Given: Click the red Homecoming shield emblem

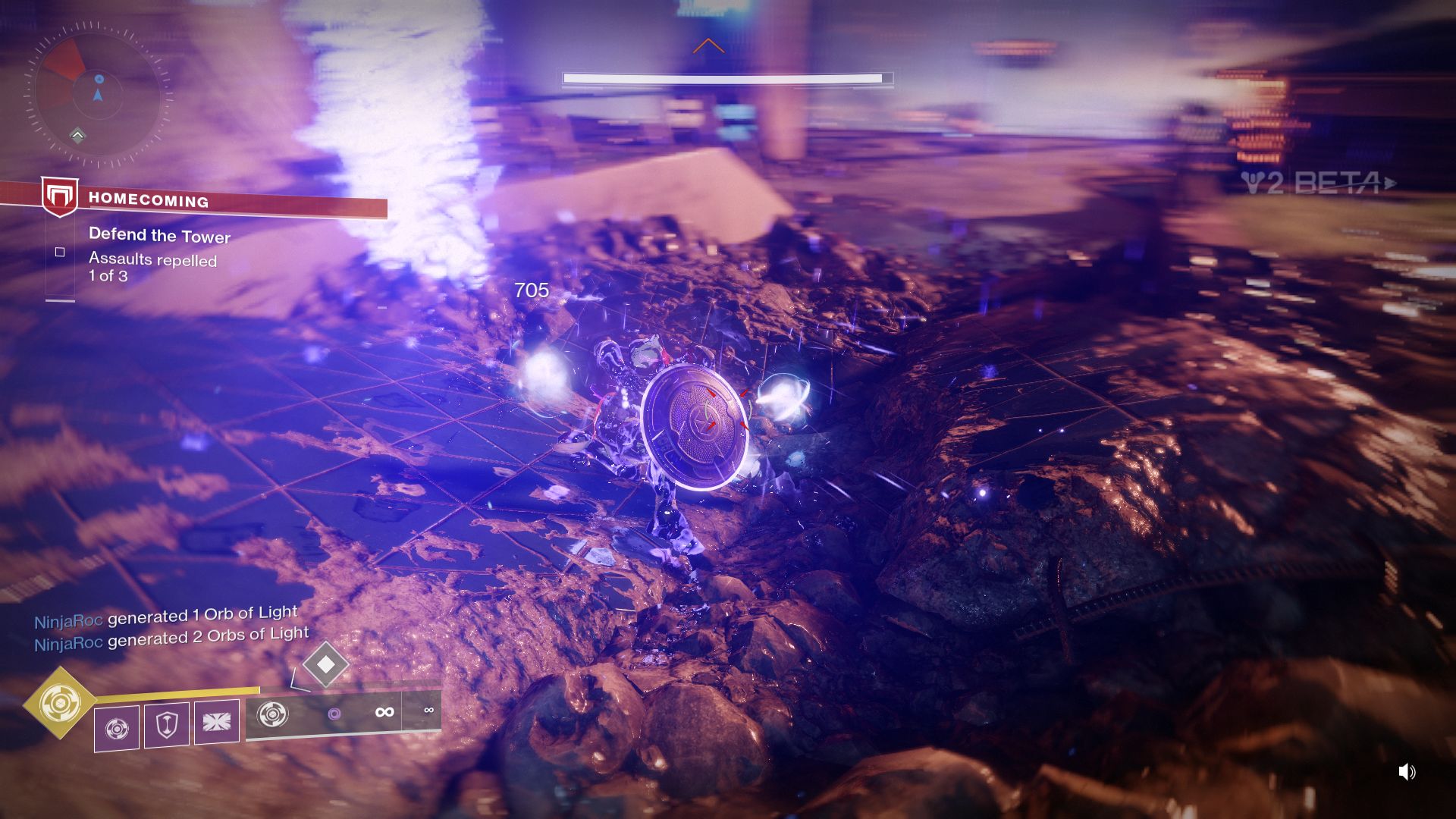Looking at the screenshot, I should (60, 198).
